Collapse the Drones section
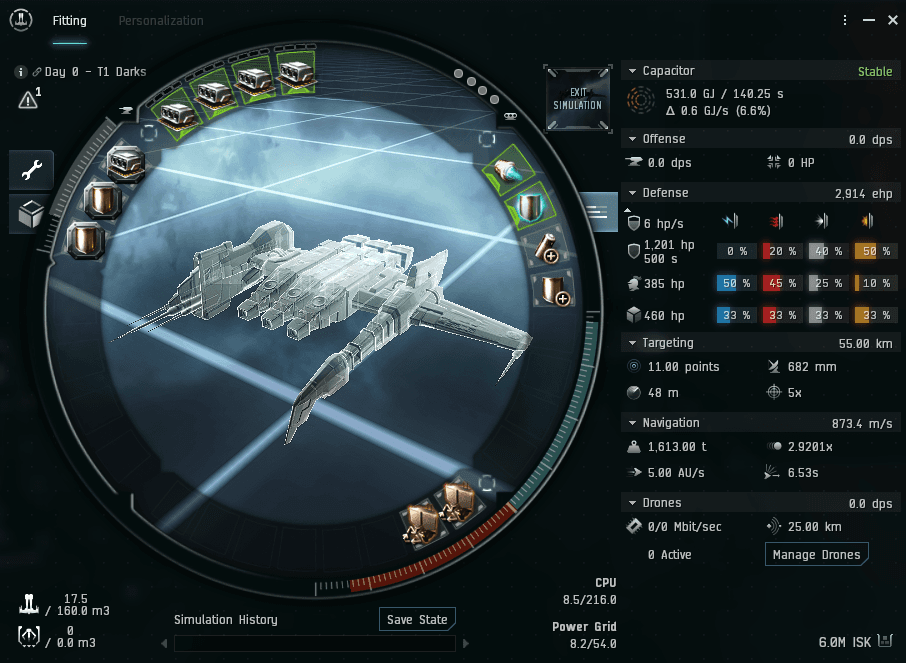The width and height of the screenshot is (906, 663). pos(630,503)
